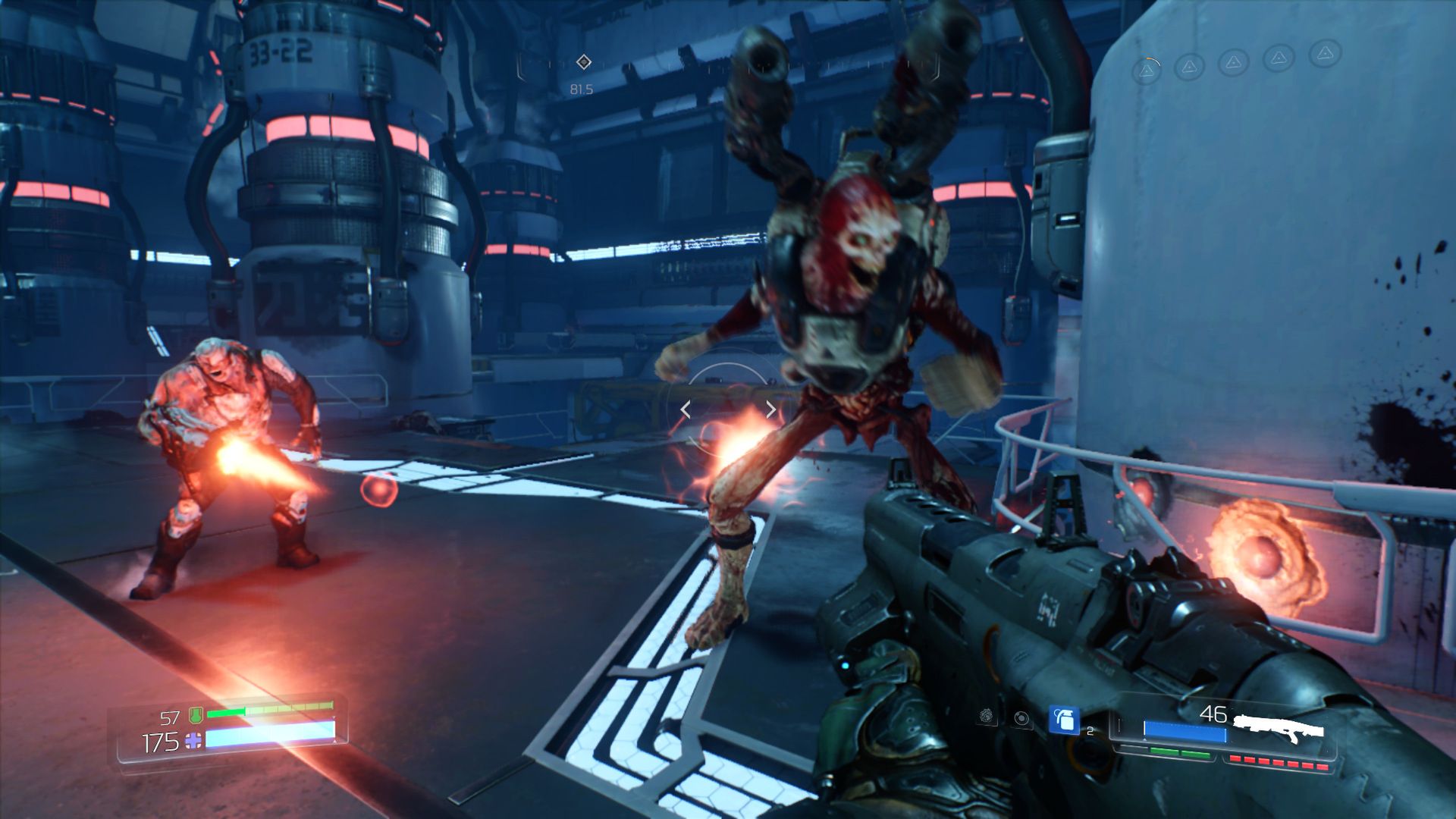Select the frag grenade equipment icon

pos(1064,720)
